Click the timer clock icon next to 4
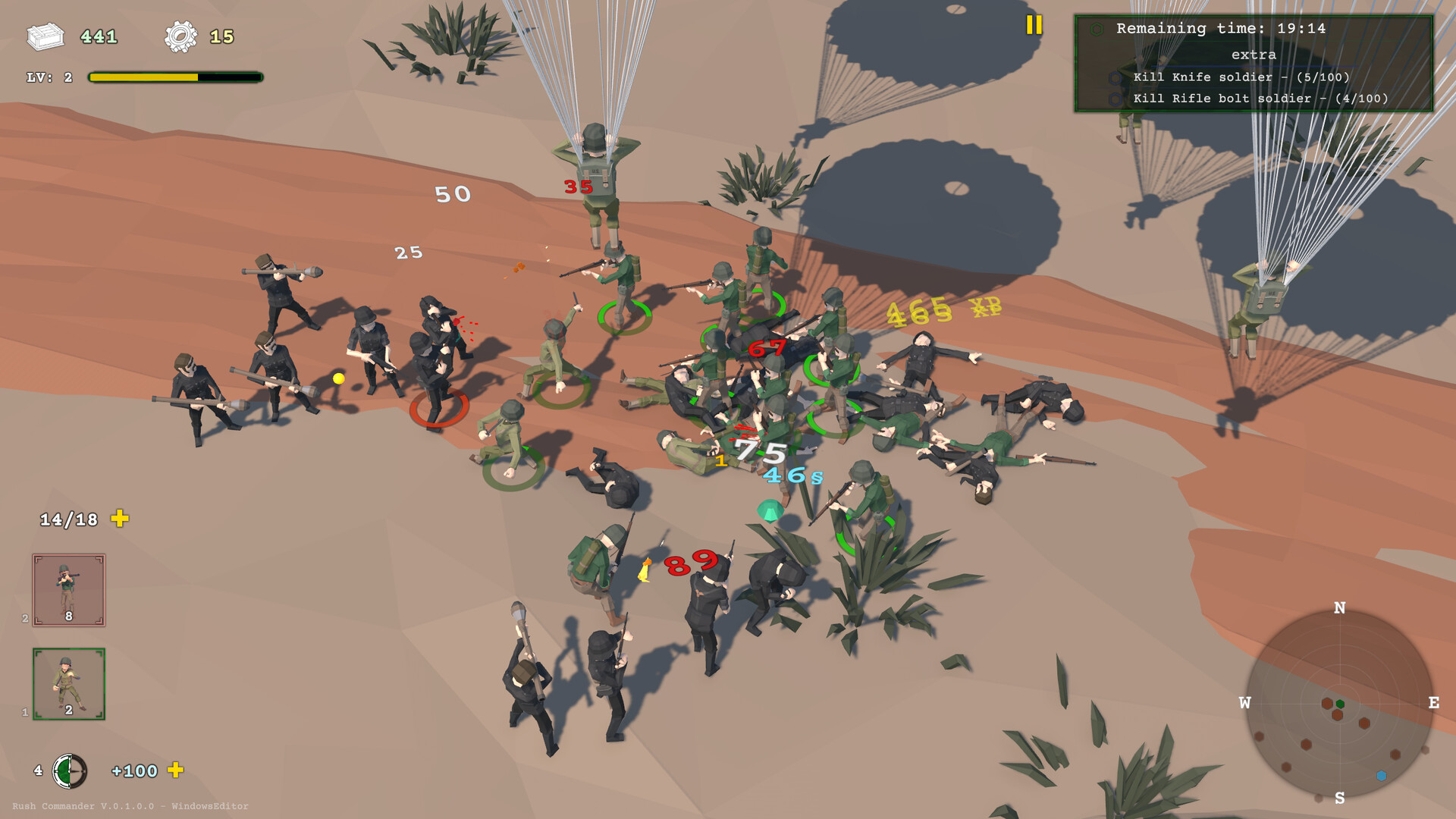Image resolution: width=1456 pixels, height=819 pixels. click(69, 770)
